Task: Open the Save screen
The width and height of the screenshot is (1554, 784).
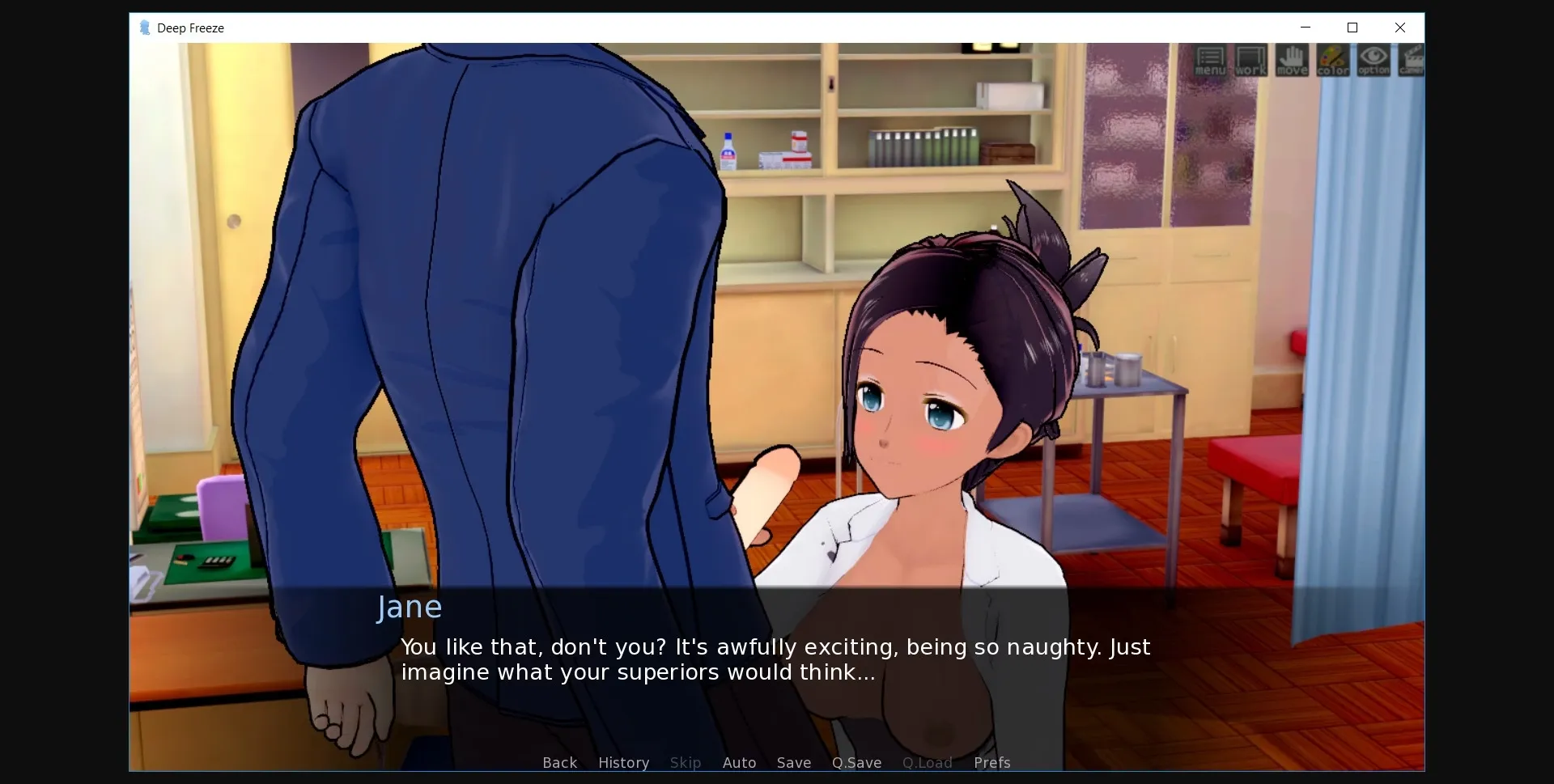Action: (793, 762)
